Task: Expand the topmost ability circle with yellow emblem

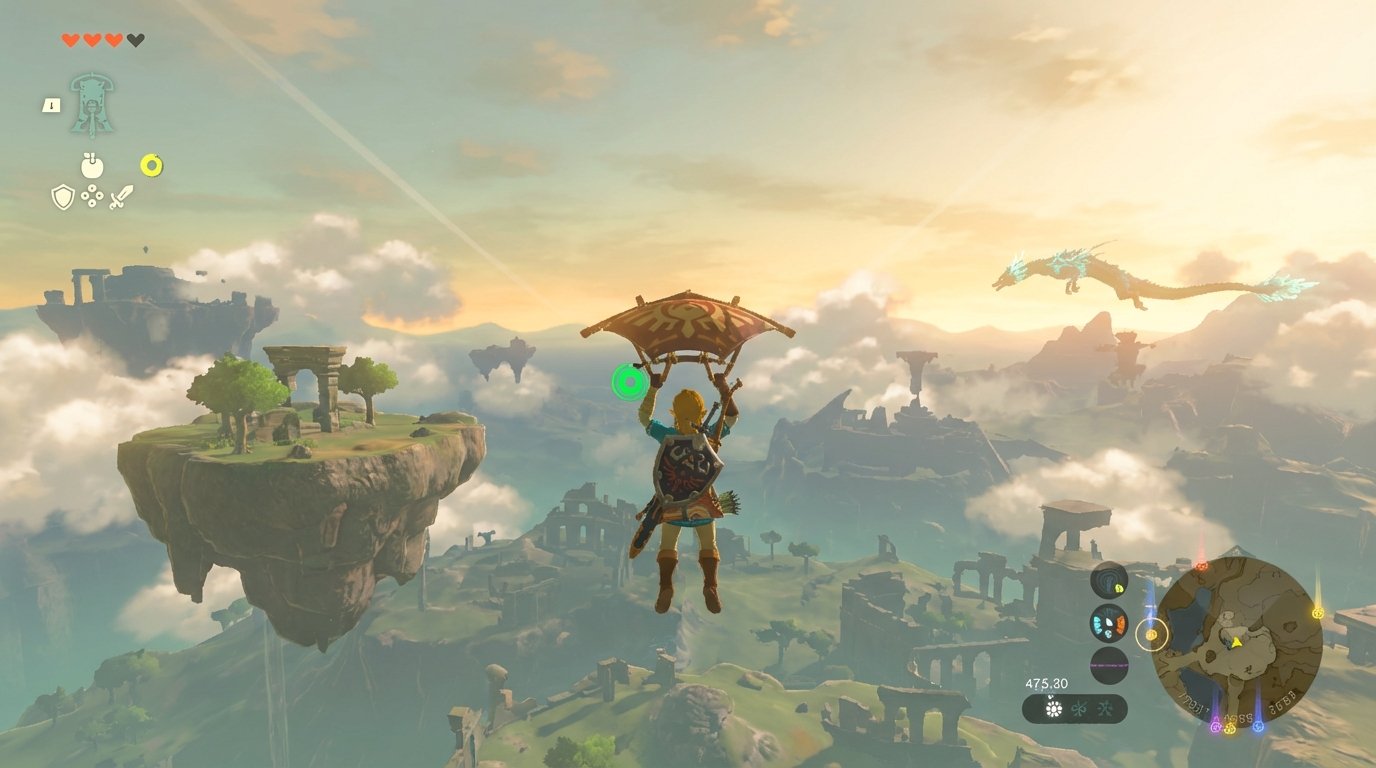Action: click(x=1111, y=580)
